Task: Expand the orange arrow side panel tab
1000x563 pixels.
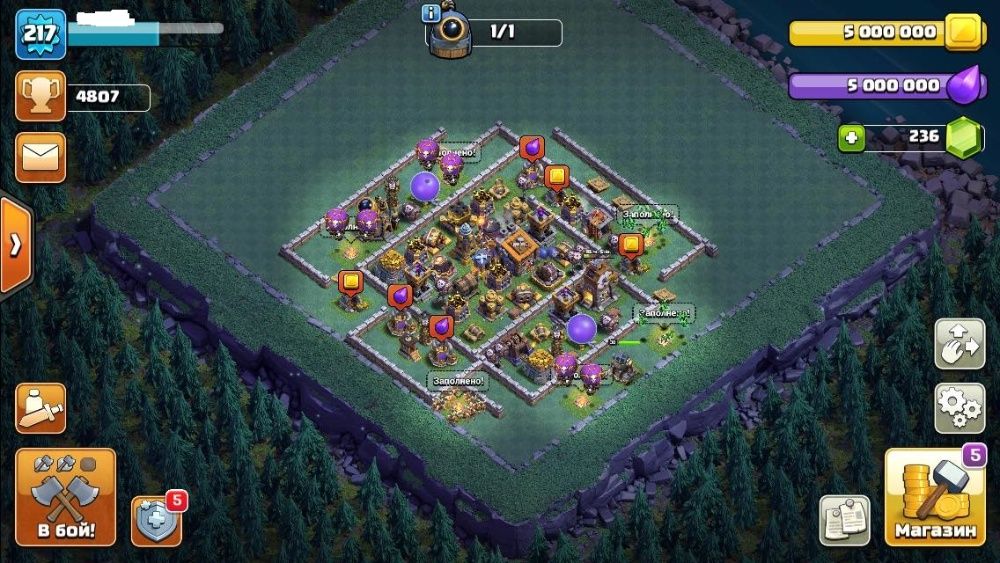Action: (x=15, y=246)
